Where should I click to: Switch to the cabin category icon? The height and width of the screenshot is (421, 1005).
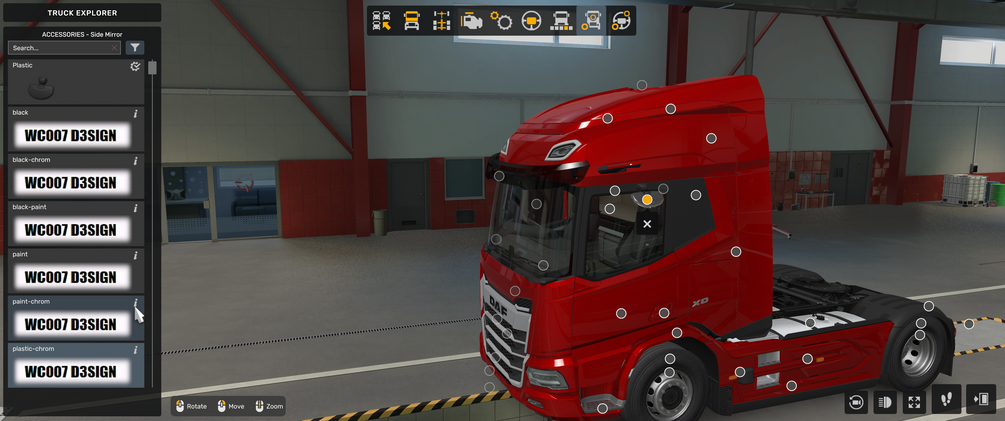coord(411,21)
